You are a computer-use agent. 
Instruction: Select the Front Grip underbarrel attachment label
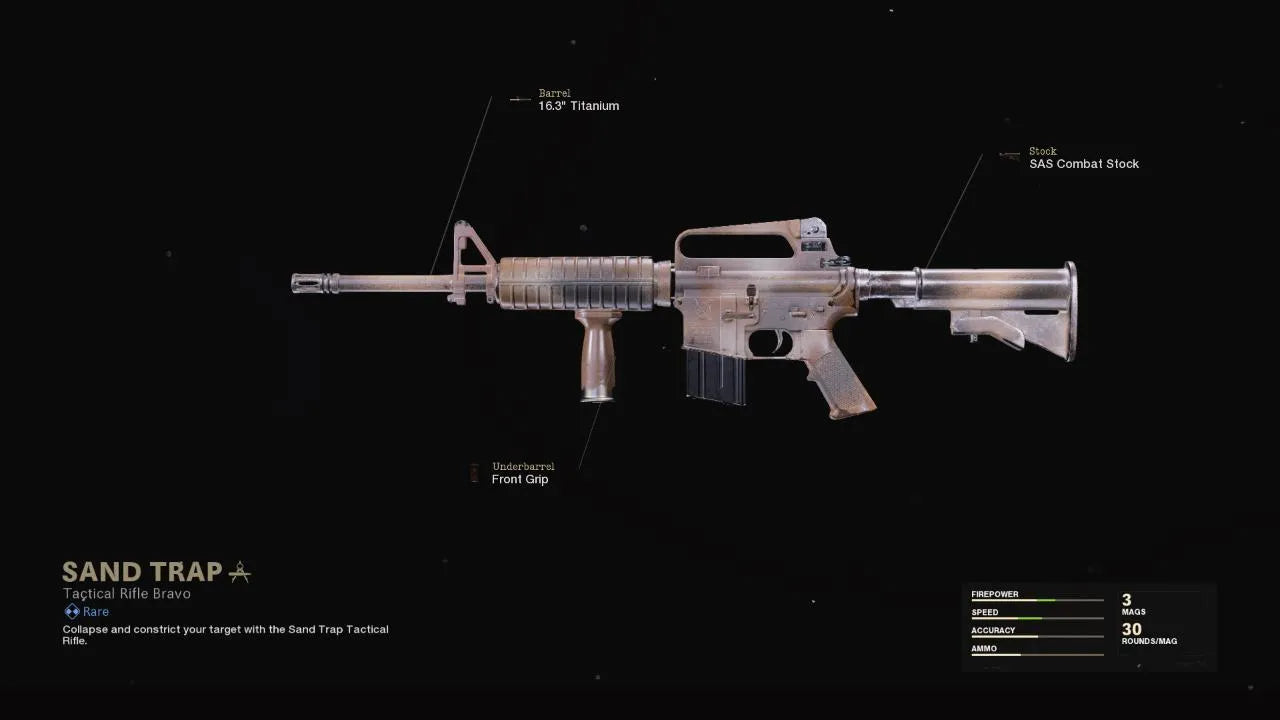520,479
